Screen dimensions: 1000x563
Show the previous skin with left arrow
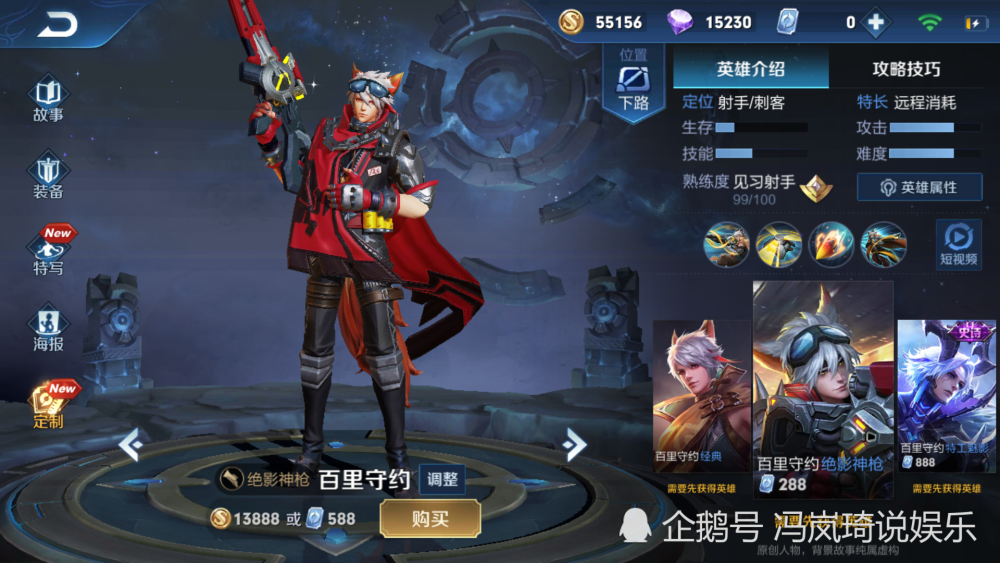tap(131, 444)
